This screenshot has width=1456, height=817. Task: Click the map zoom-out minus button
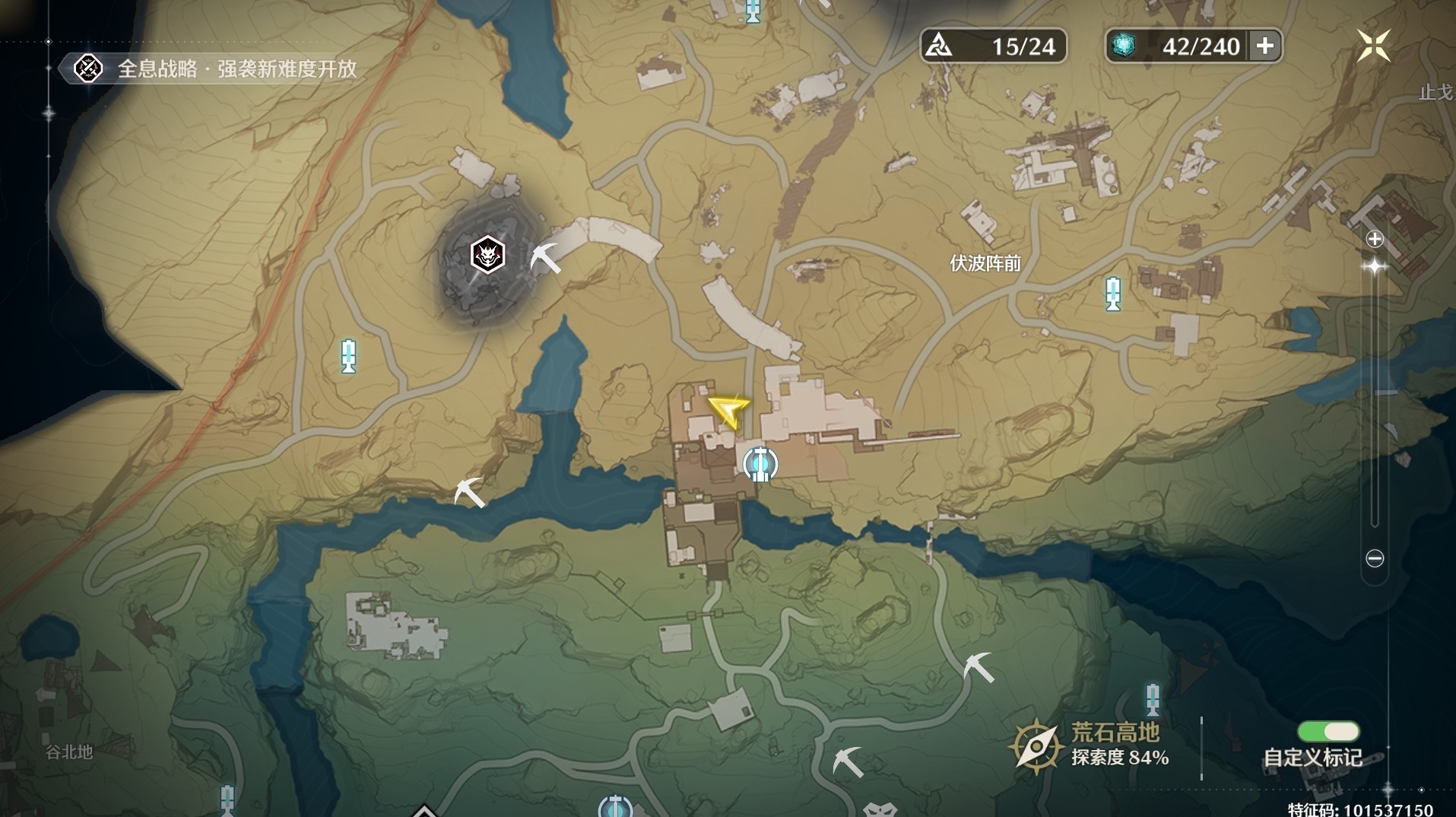click(x=1375, y=558)
